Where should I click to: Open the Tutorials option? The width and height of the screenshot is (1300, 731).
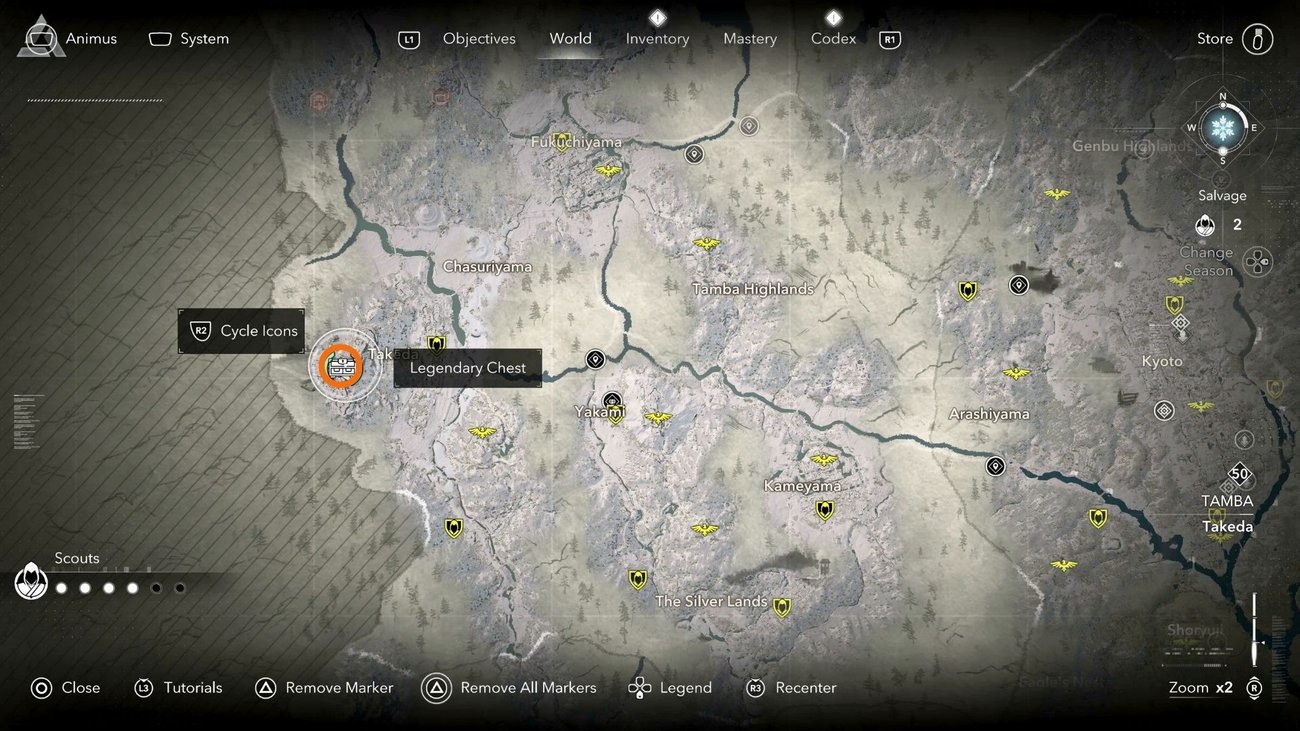point(179,687)
